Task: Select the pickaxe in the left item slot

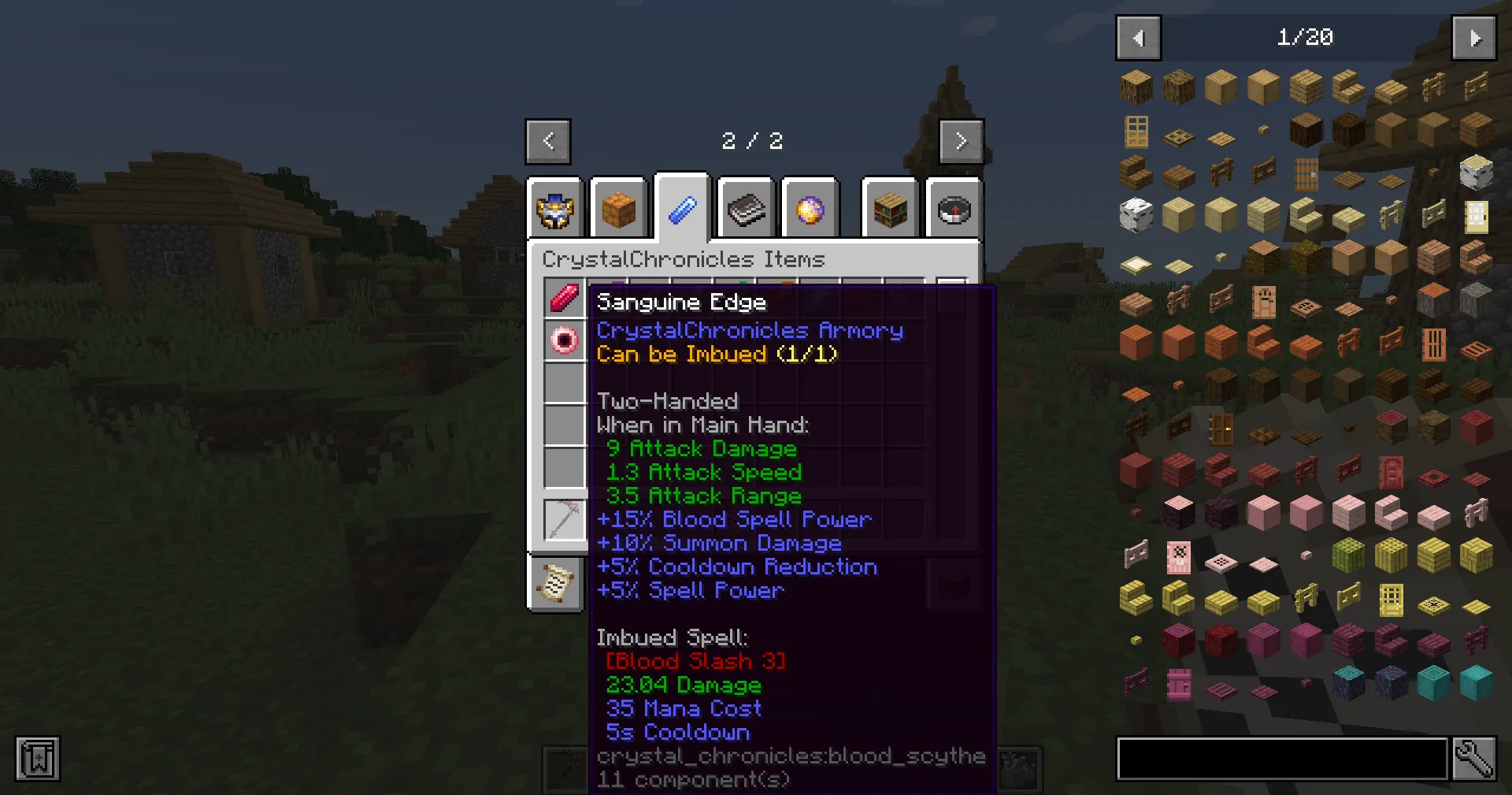Action: pos(564,520)
